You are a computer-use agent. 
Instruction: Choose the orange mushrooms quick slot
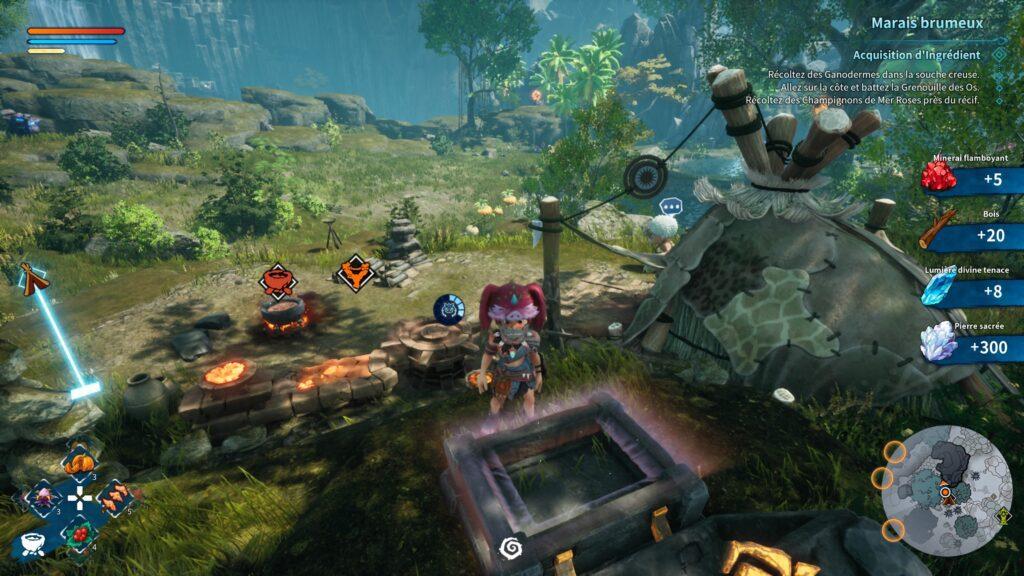click(x=113, y=496)
